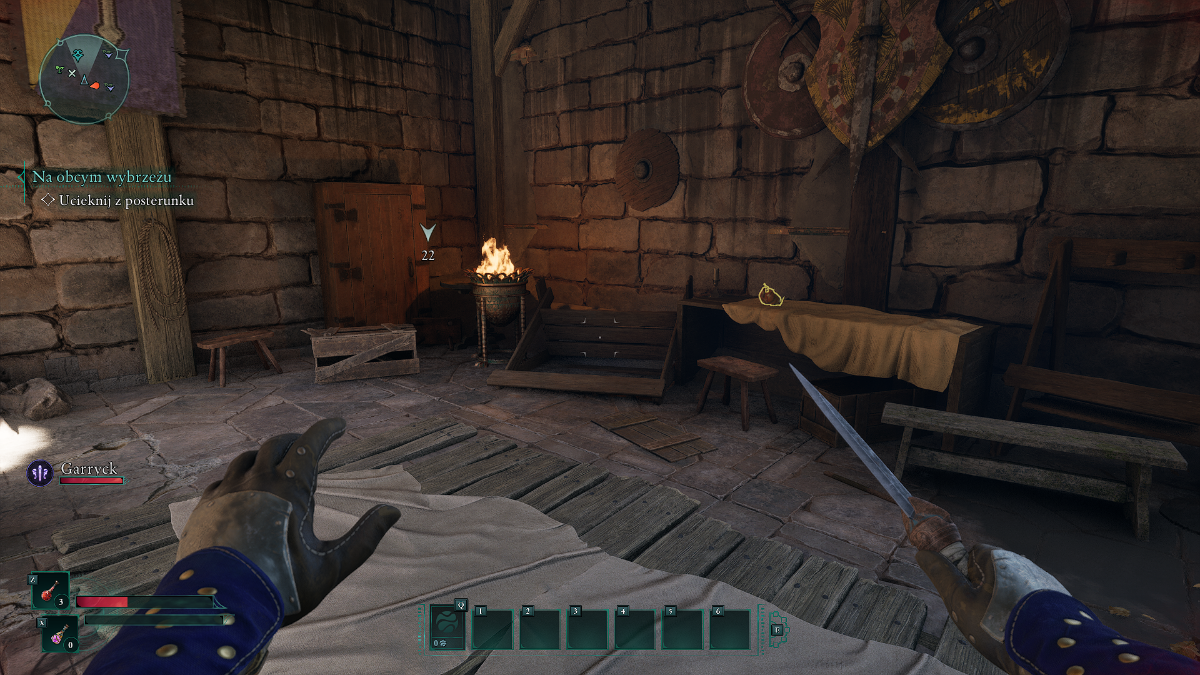1200x675 pixels.
Task: Select hotbar slot number 6
Action: [x=730, y=629]
